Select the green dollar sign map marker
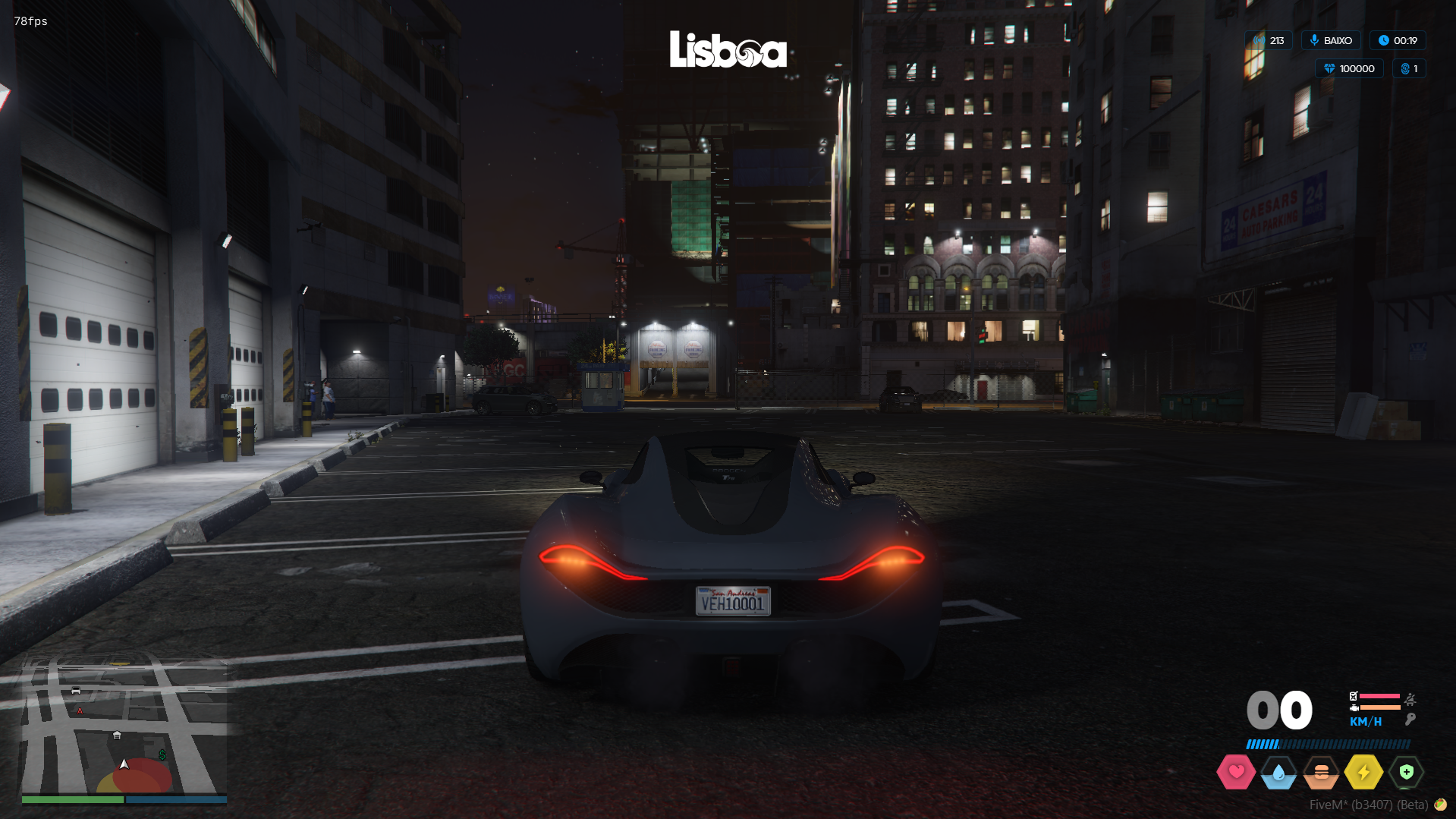Image resolution: width=1456 pixels, height=819 pixels. point(162,754)
